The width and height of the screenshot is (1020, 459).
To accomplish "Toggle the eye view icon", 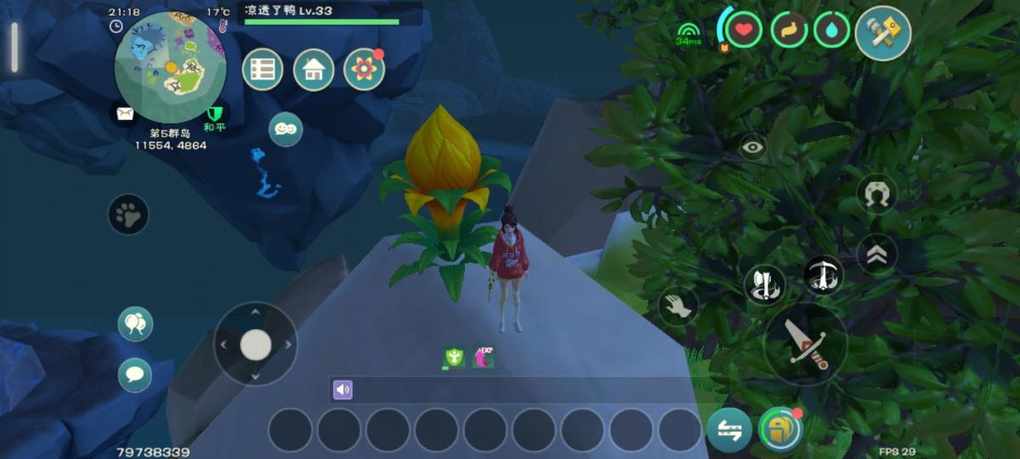I will 753,148.
